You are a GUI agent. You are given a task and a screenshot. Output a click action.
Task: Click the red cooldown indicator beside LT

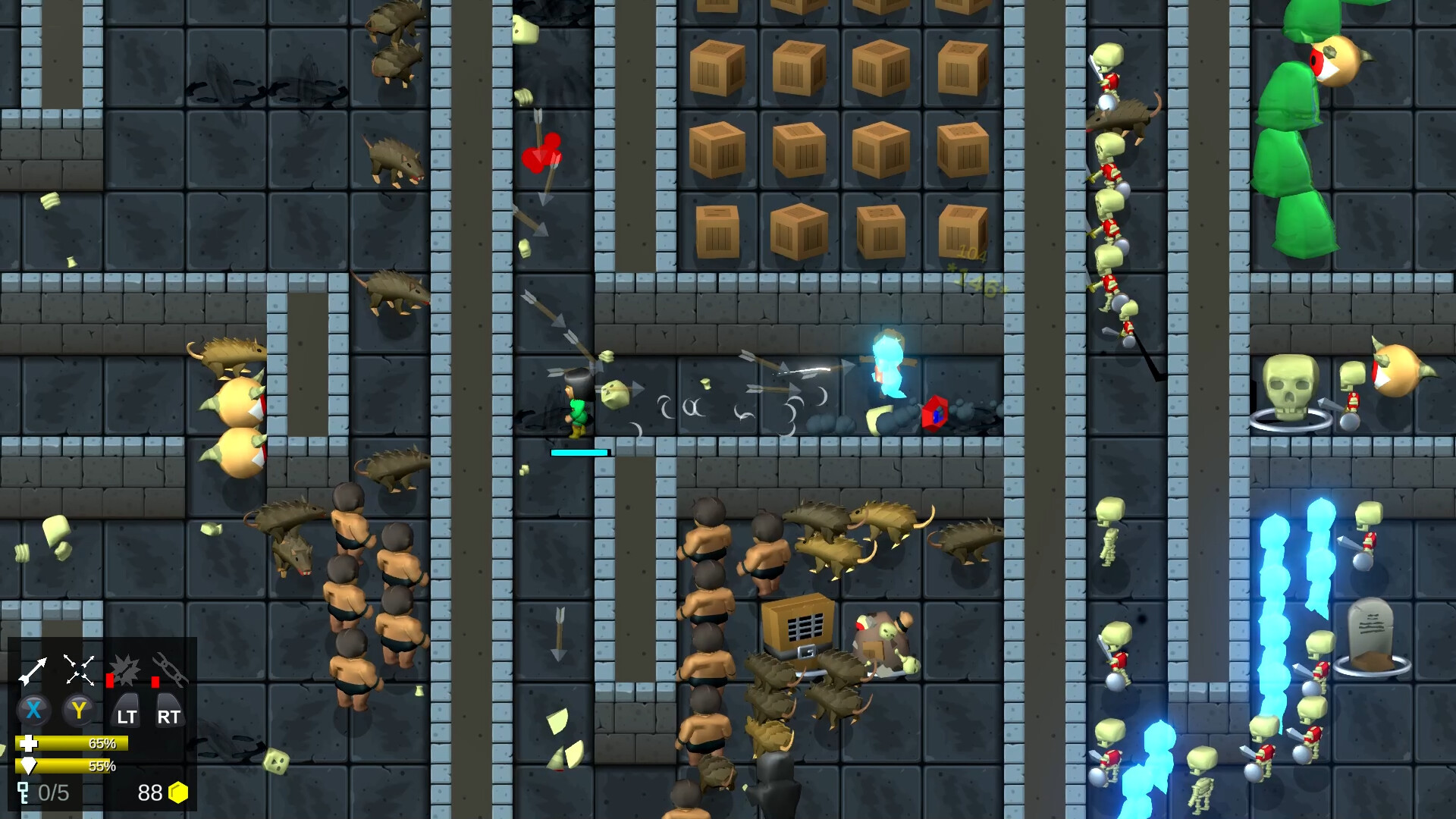point(108,682)
